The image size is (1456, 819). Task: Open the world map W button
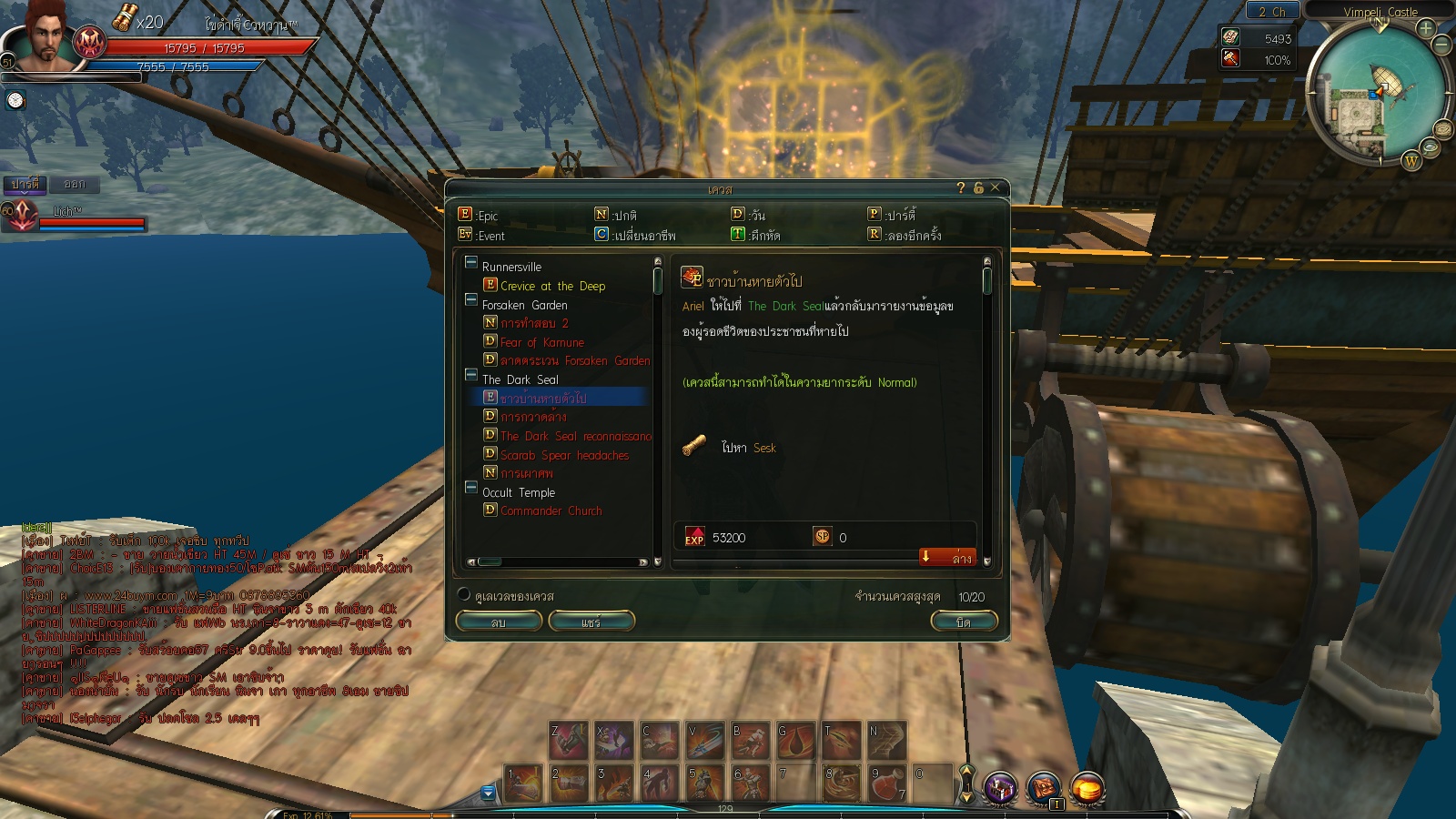[1411, 161]
